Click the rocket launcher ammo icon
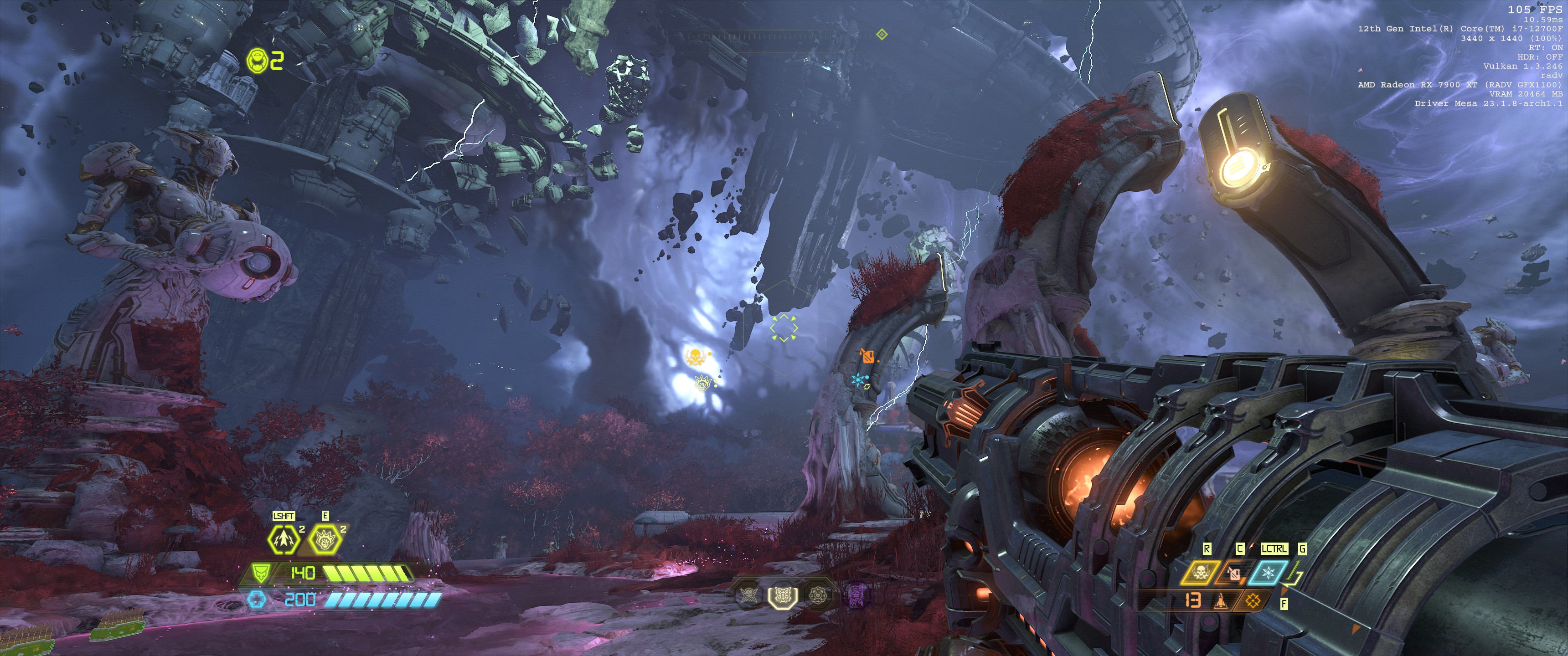Image resolution: width=1568 pixels, height=656 pixels. 1221,601
